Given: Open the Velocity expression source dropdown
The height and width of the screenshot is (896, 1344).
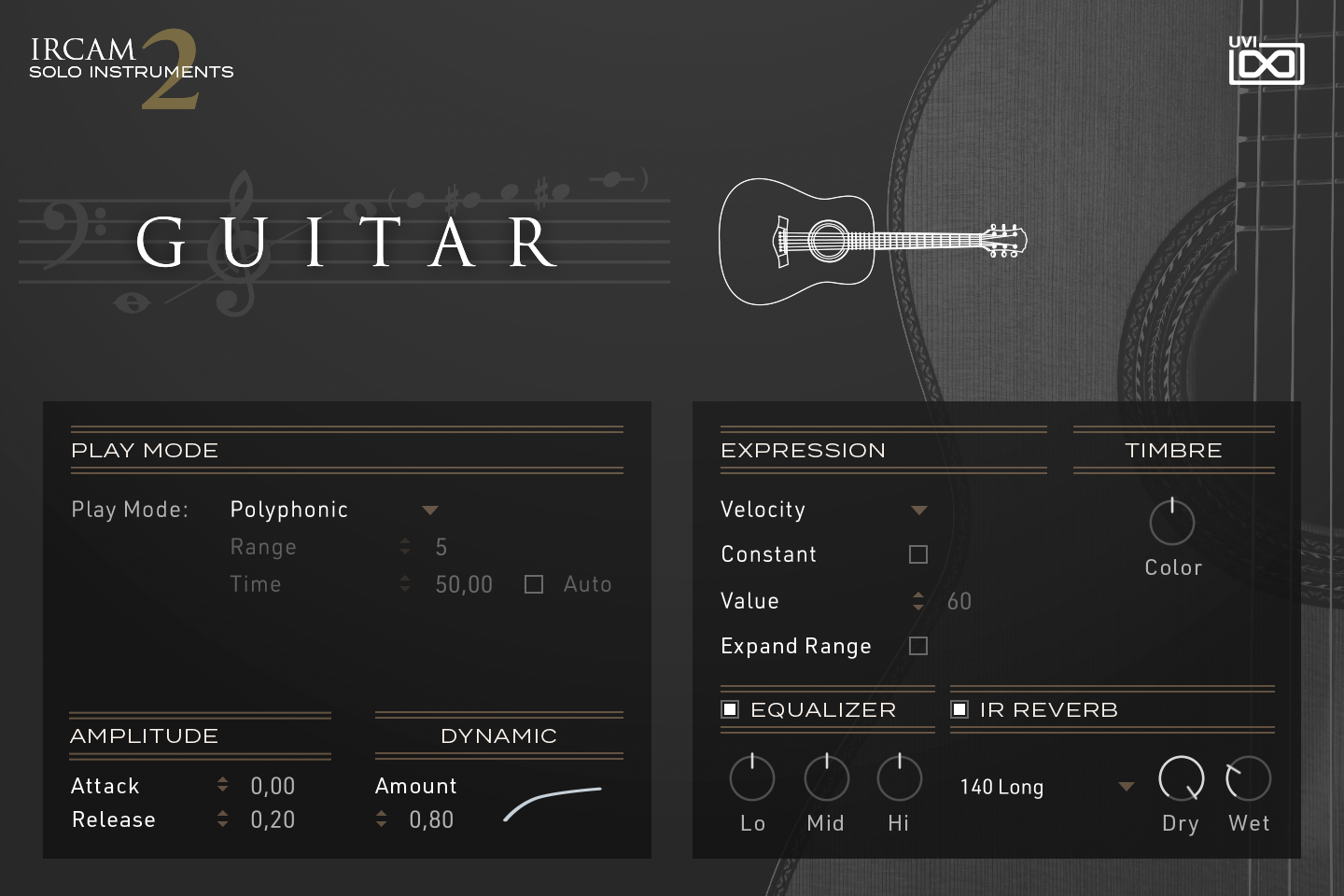Looking at the screenshot, I should click(920, 510).
